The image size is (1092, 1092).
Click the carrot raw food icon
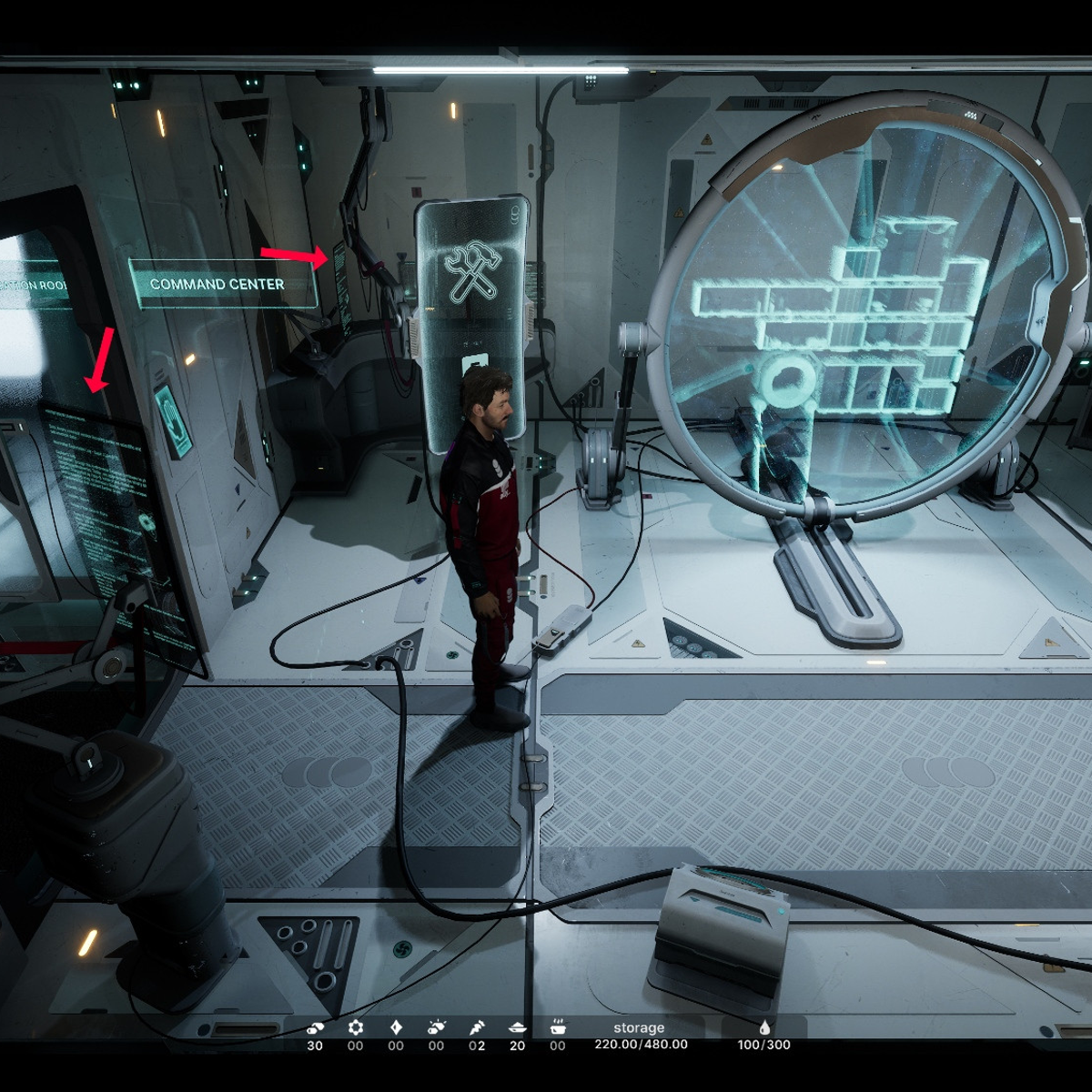[477, 1027]
